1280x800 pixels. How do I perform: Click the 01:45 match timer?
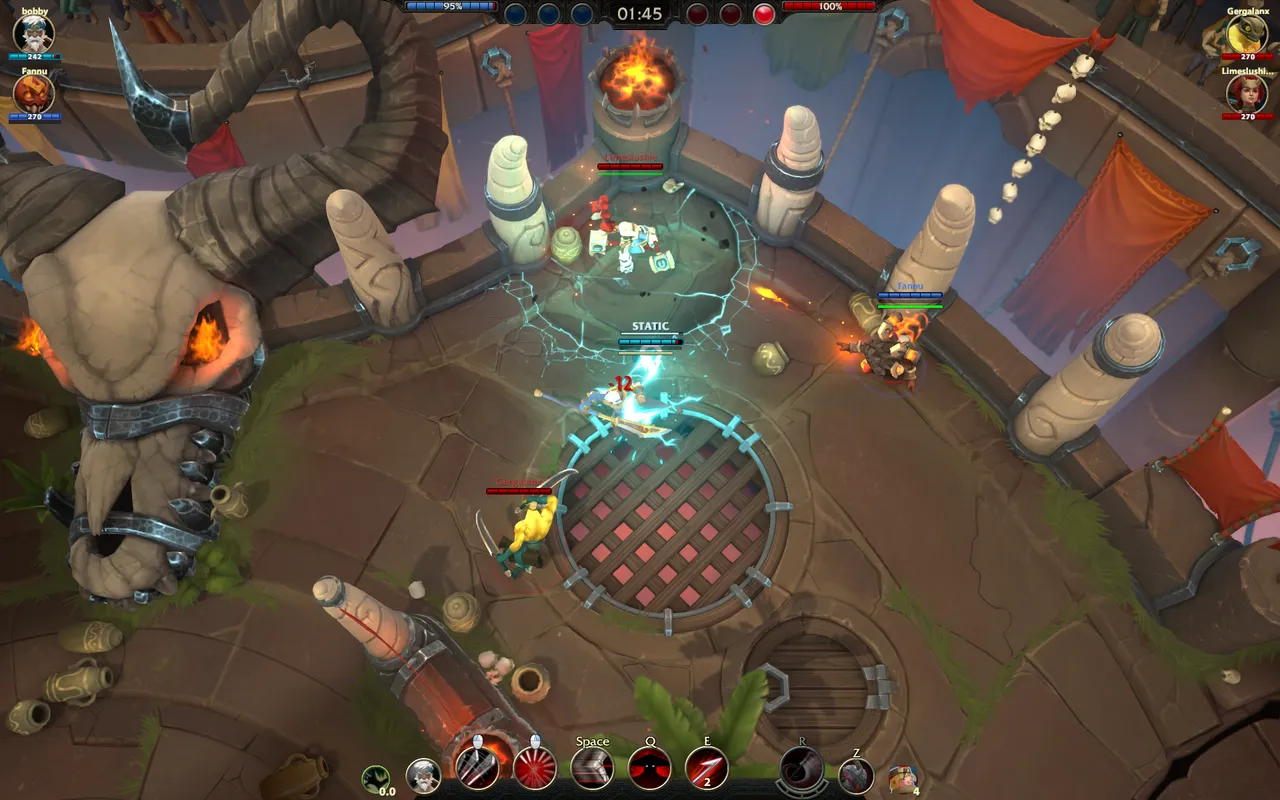(638, 14)
